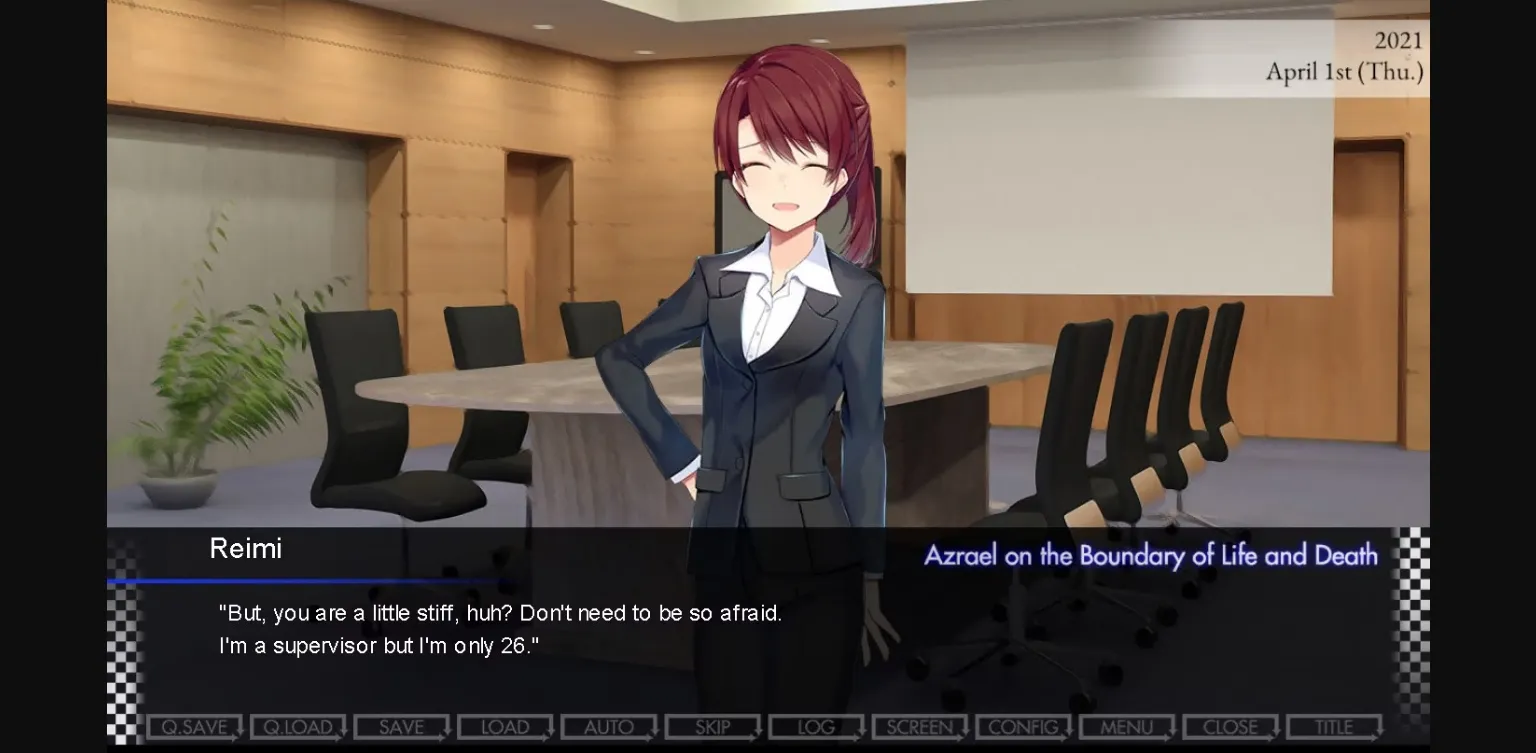1536x753 pixels.
Task: Open the MENU panel
Action: (1126, 727)
